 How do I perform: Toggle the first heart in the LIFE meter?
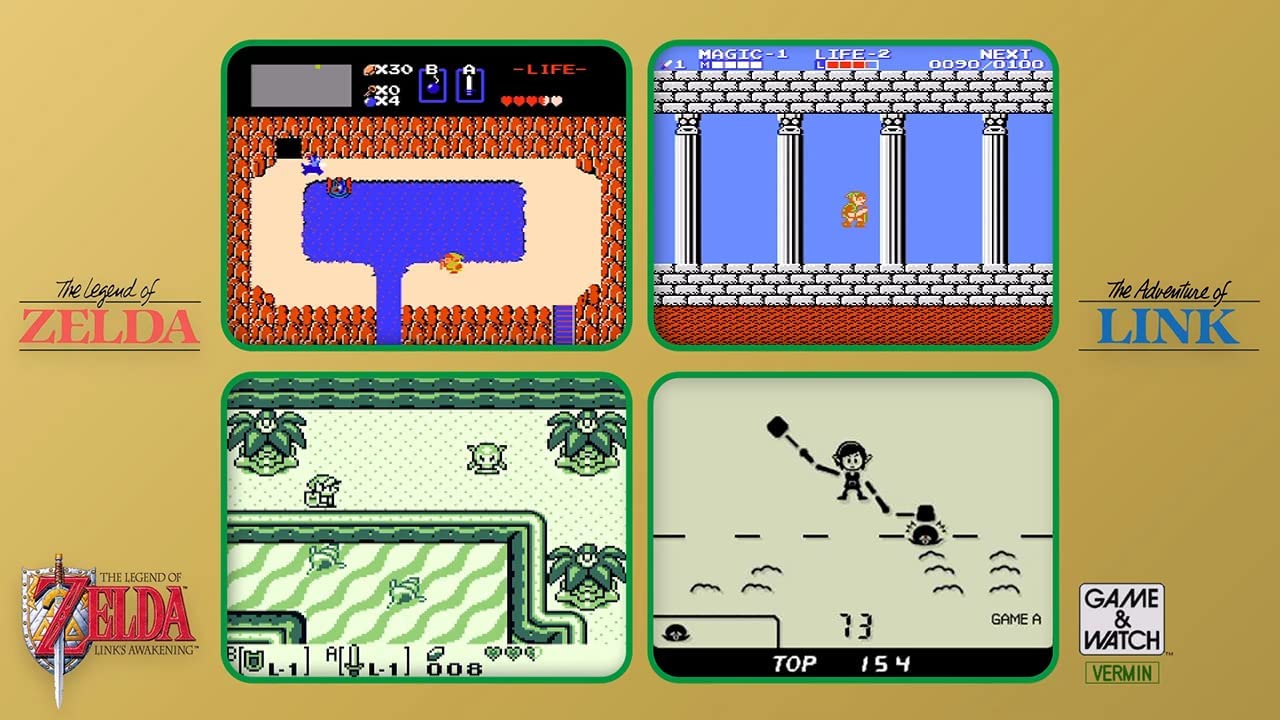(506, 100)
